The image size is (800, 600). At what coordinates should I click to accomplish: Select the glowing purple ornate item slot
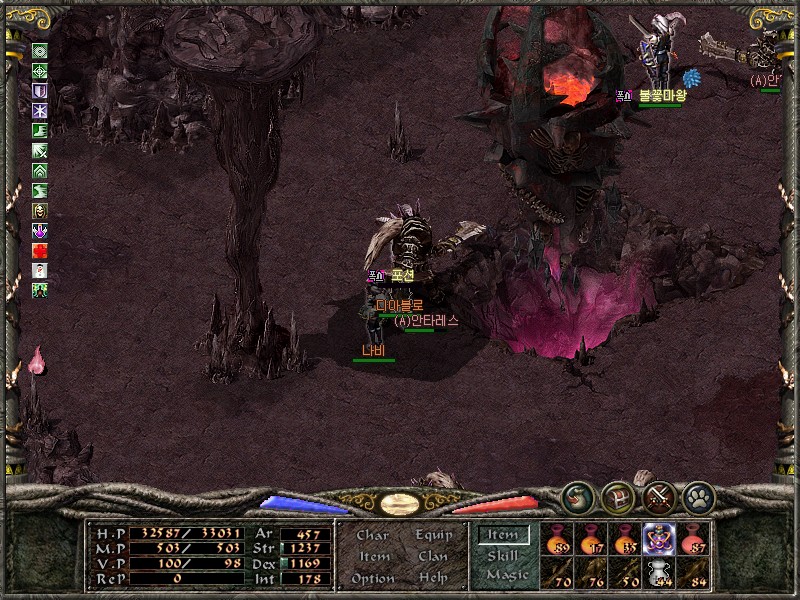(x=659, y=538)
